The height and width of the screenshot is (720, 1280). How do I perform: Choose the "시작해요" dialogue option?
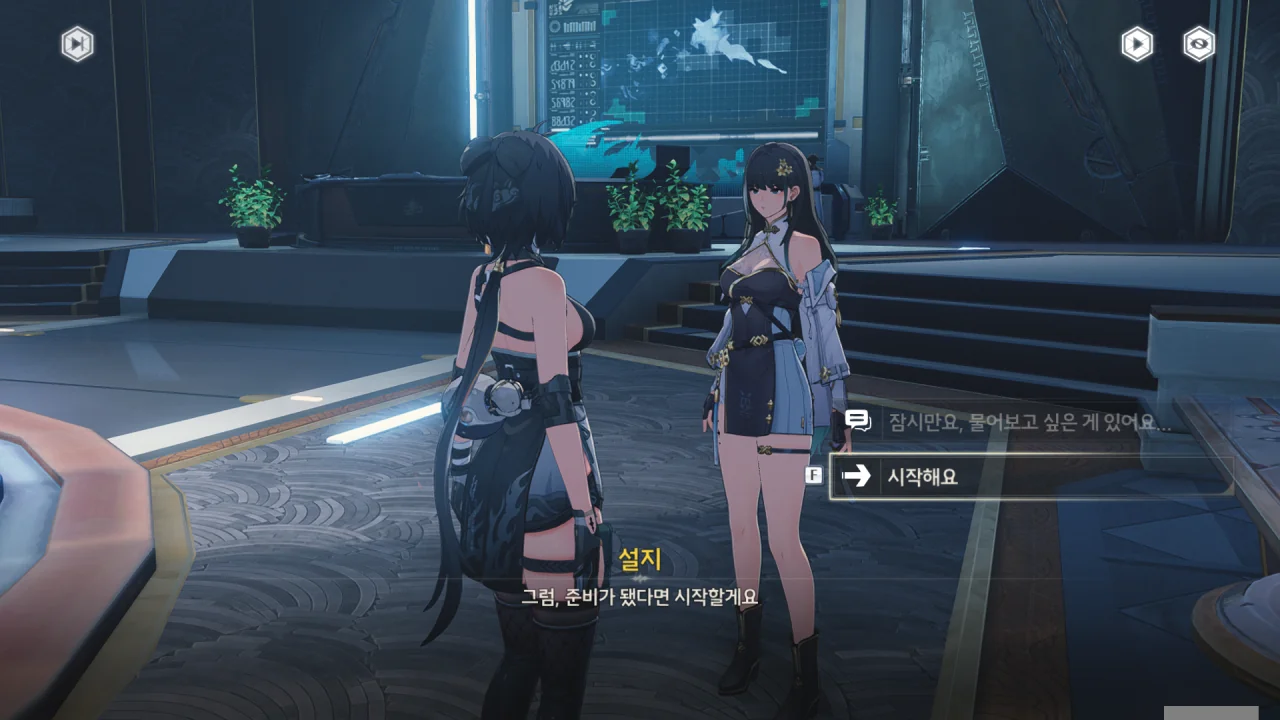point(1030,476)
